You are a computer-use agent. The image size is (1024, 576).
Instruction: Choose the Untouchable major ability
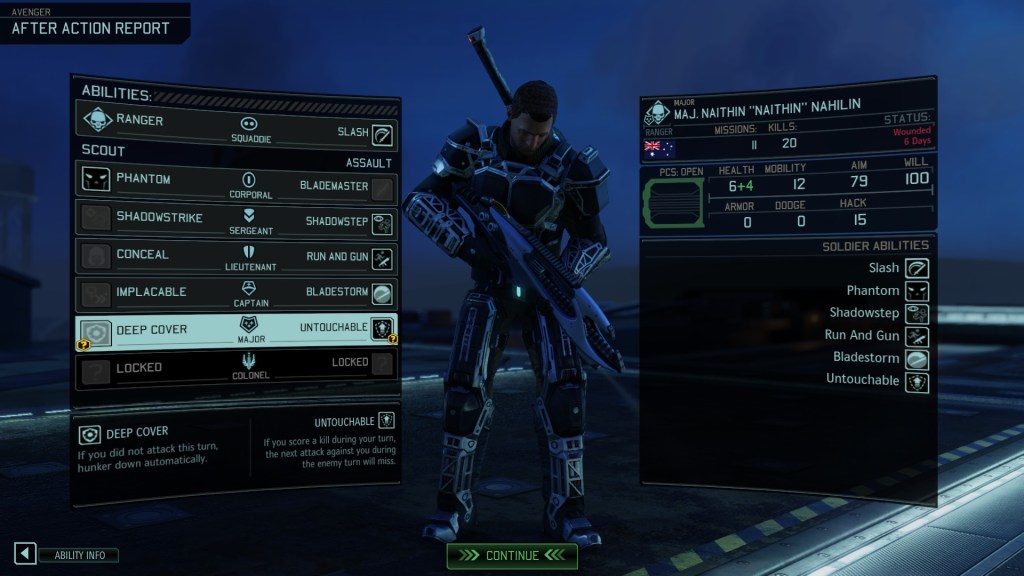335,328
